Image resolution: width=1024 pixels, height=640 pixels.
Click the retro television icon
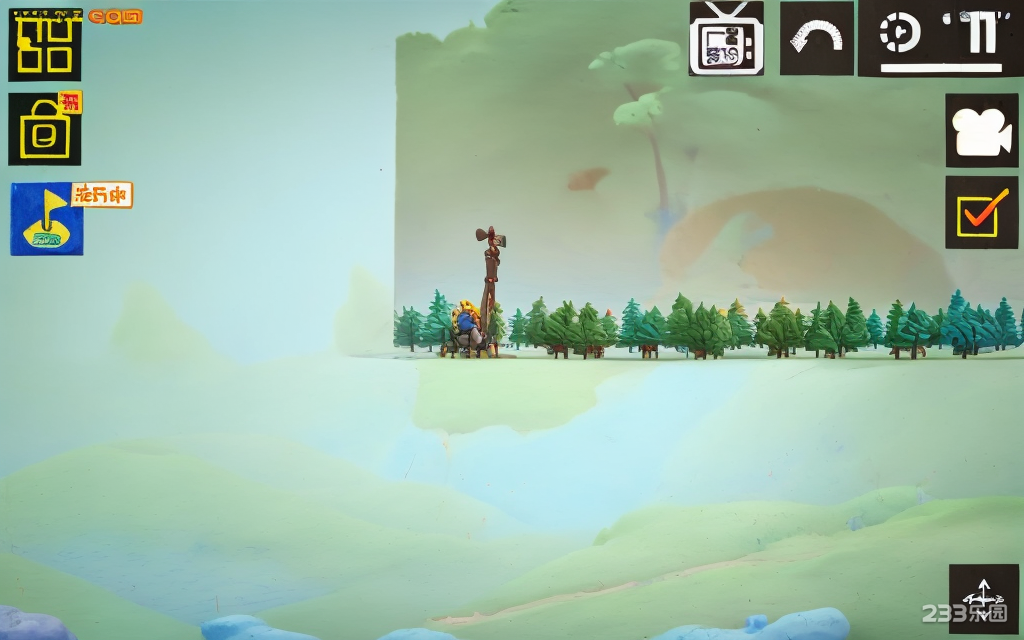726,39
